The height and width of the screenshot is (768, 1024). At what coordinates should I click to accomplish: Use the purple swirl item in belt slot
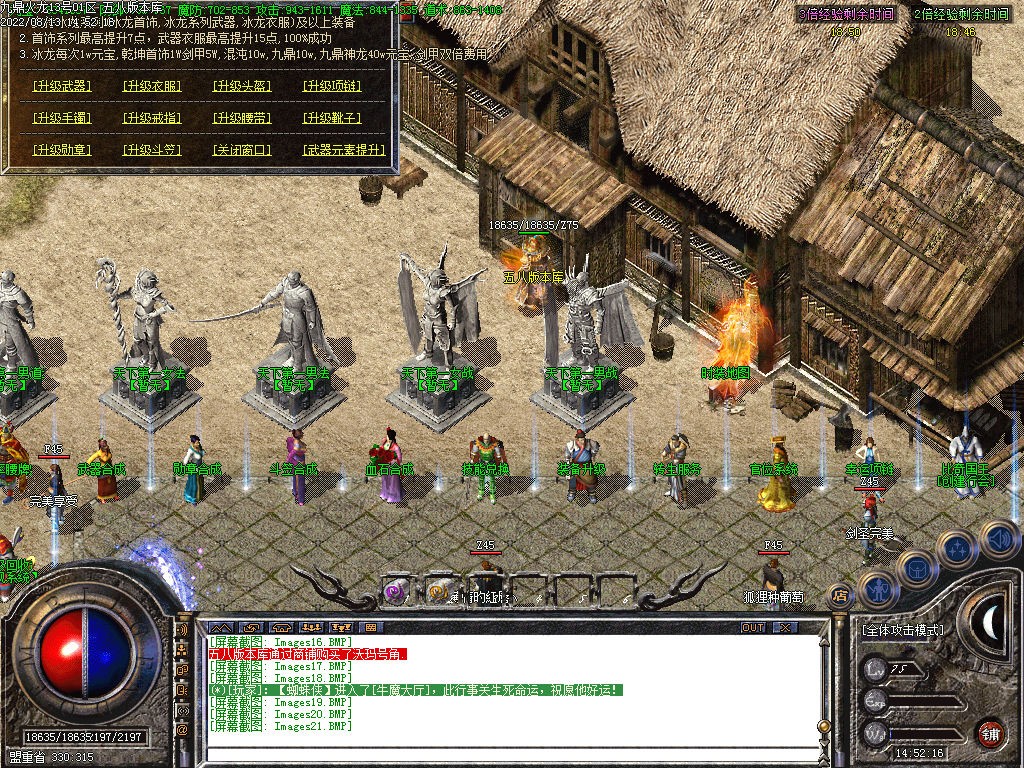click(x=396, y=591)
